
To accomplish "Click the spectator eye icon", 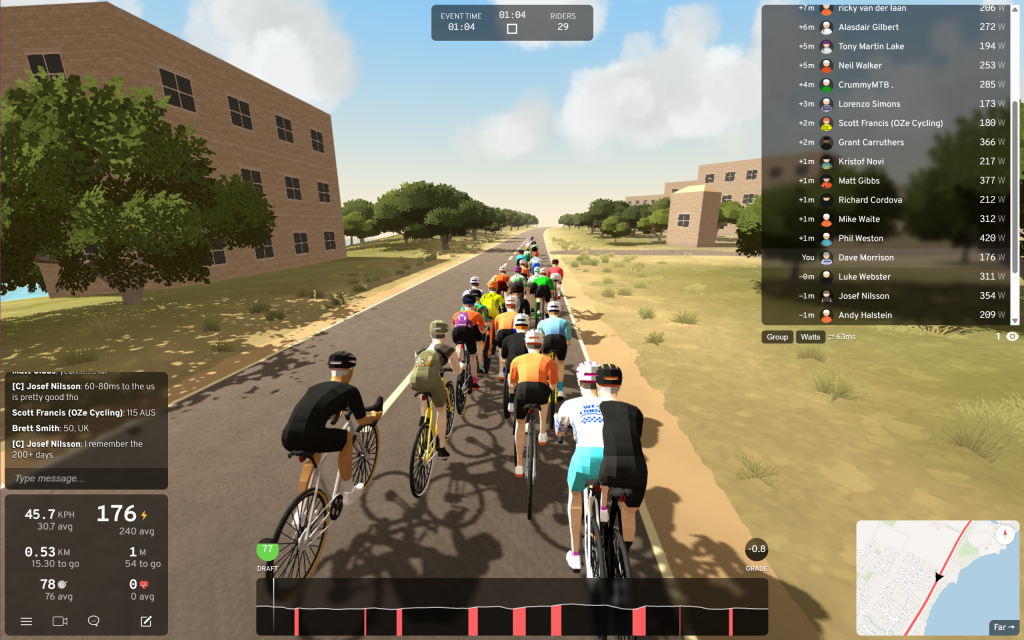I will point(1012,337).
